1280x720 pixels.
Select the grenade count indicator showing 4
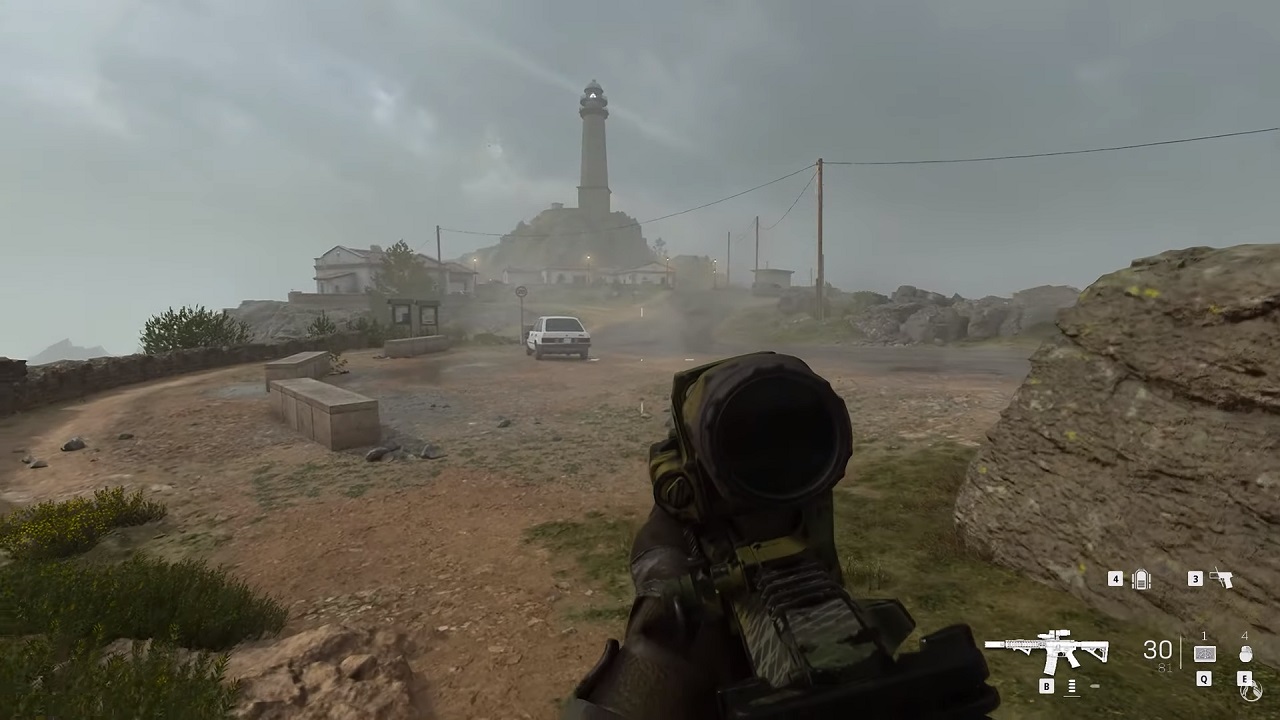point(1246,634)
